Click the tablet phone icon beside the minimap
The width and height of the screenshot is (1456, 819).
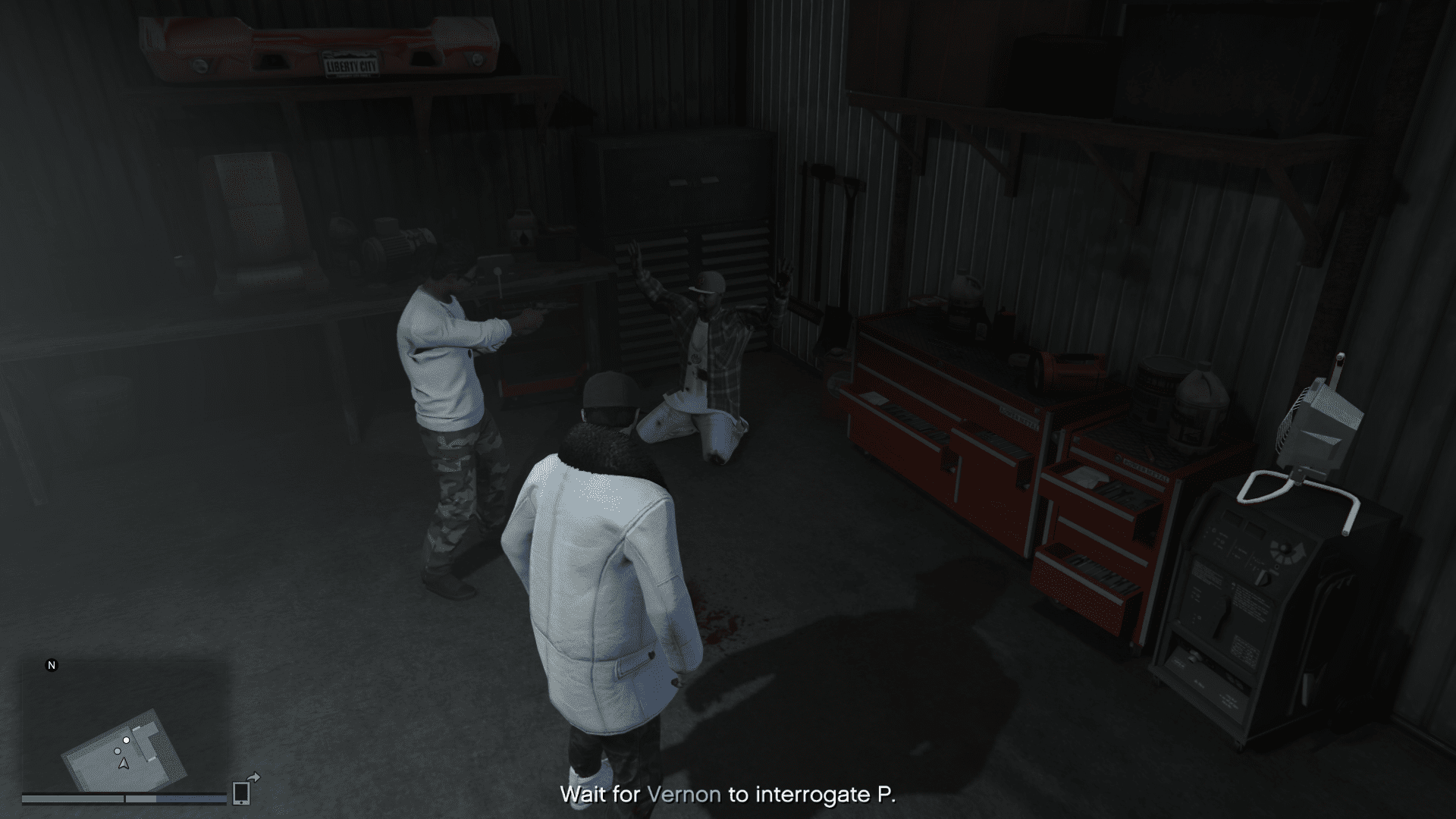point(241,794)
